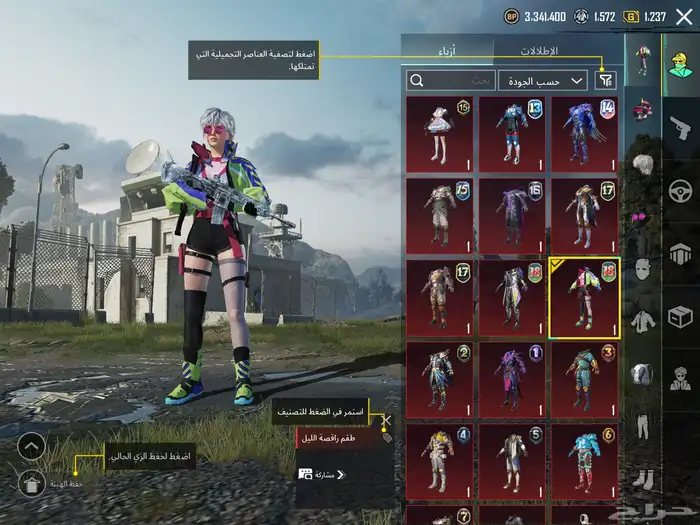
Task: Open the pistol weapons category
Action: pyautogui.click(x=680, y=128)
